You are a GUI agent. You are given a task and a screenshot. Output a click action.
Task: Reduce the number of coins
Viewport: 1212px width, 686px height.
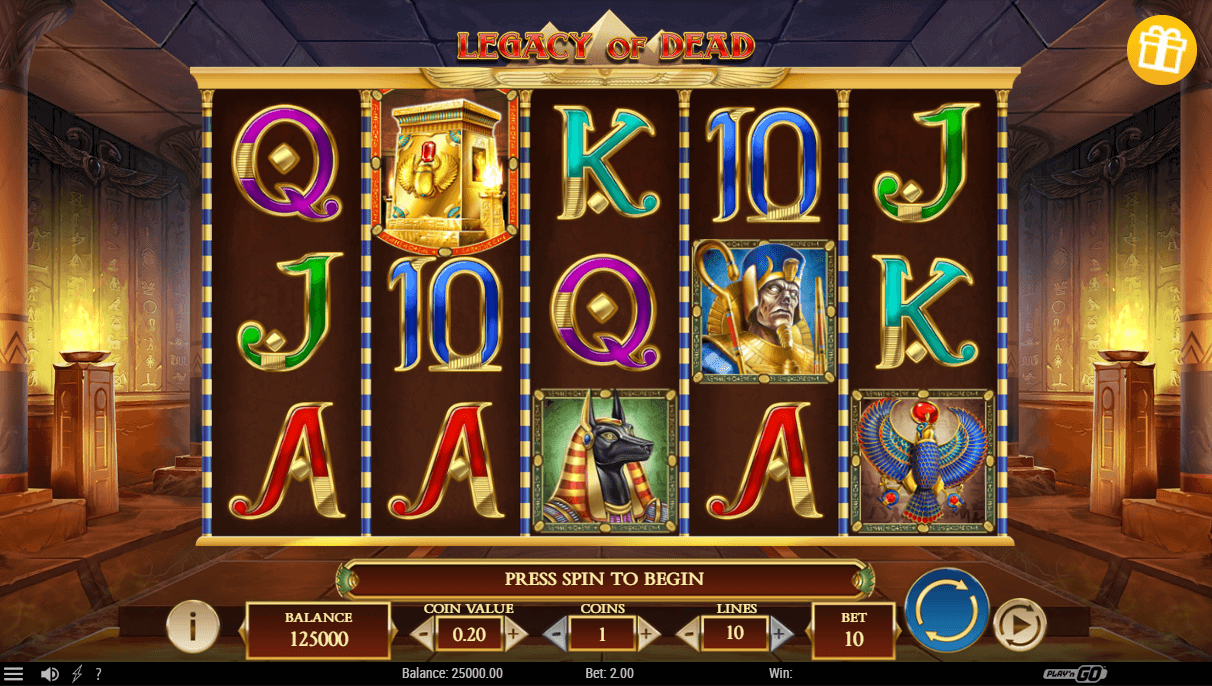tap(556, 633)
